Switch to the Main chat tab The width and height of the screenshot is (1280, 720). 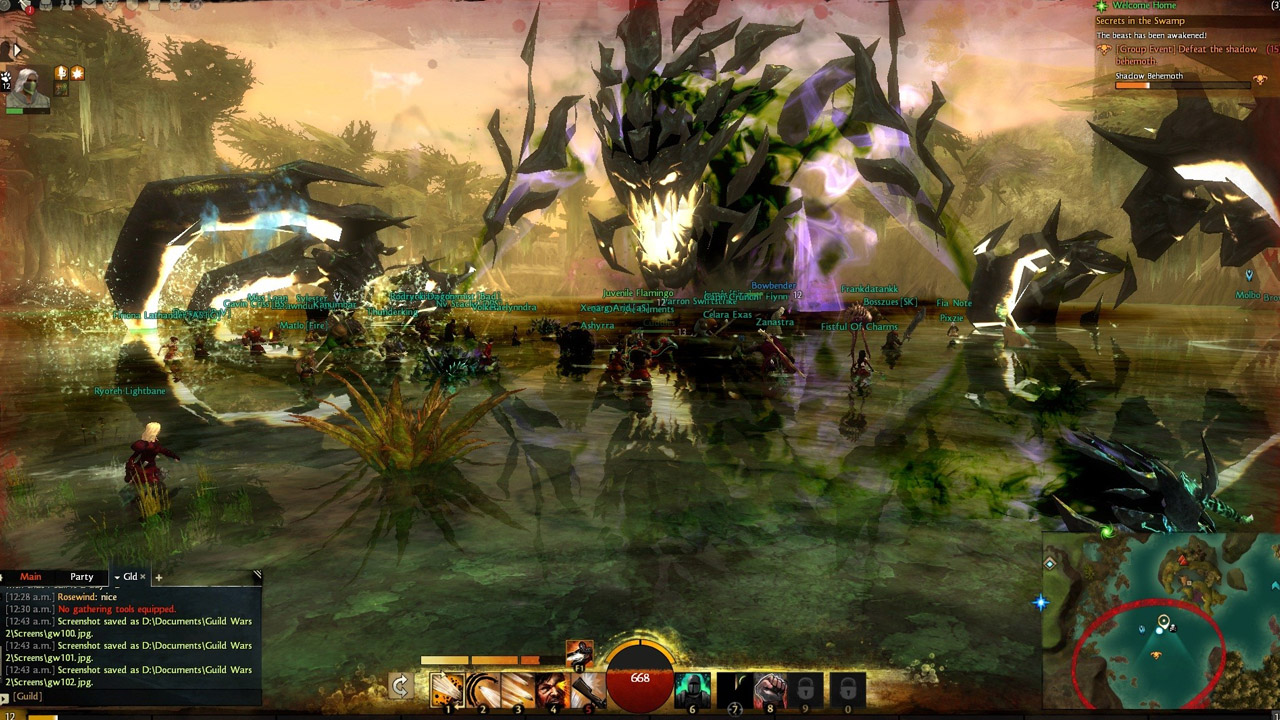31,577
